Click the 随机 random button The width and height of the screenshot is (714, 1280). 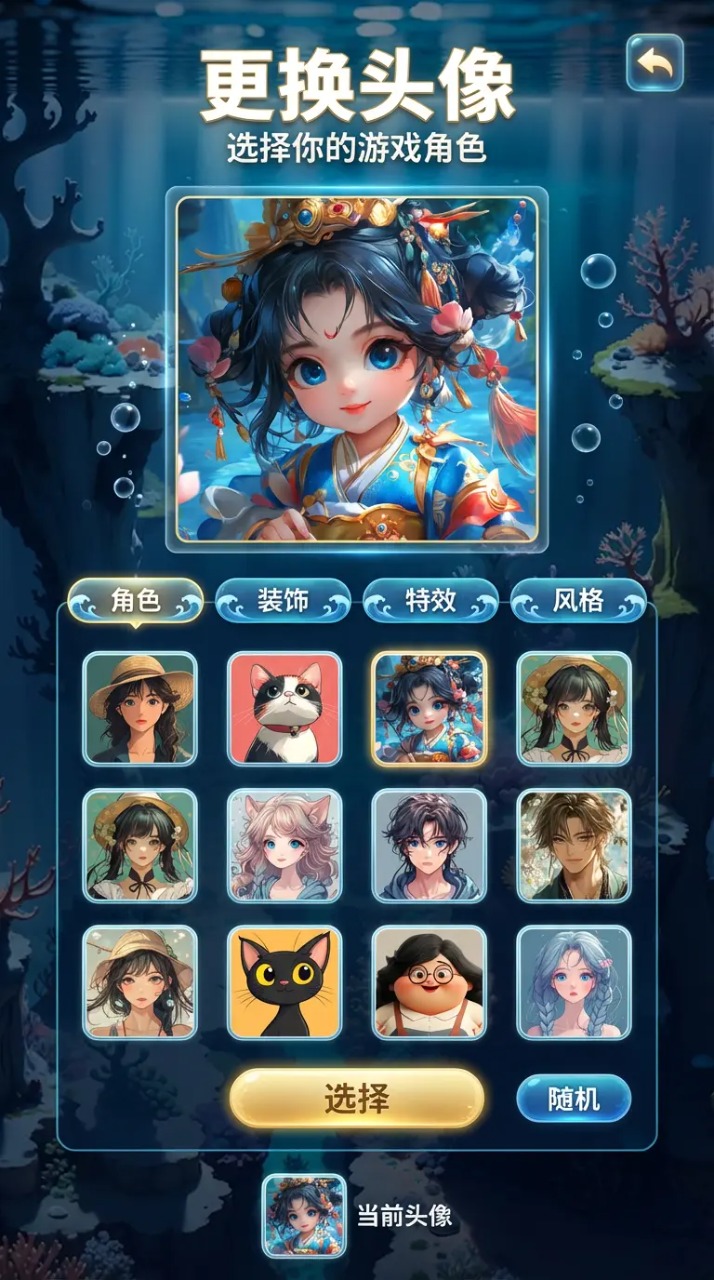[x=574, y=1099]
